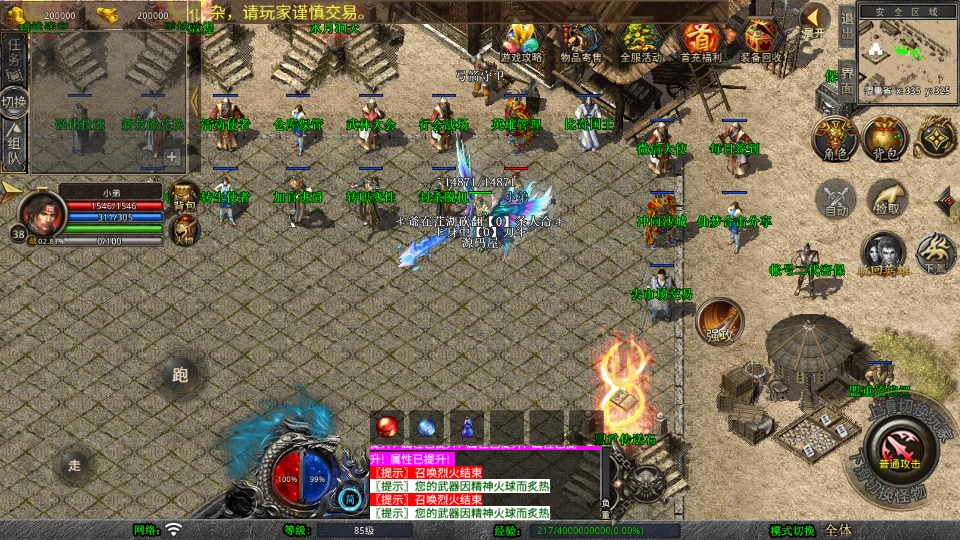Tap the 拾取 pick-up button
This screenshot has height=540, width=960.
click(887, 198)
